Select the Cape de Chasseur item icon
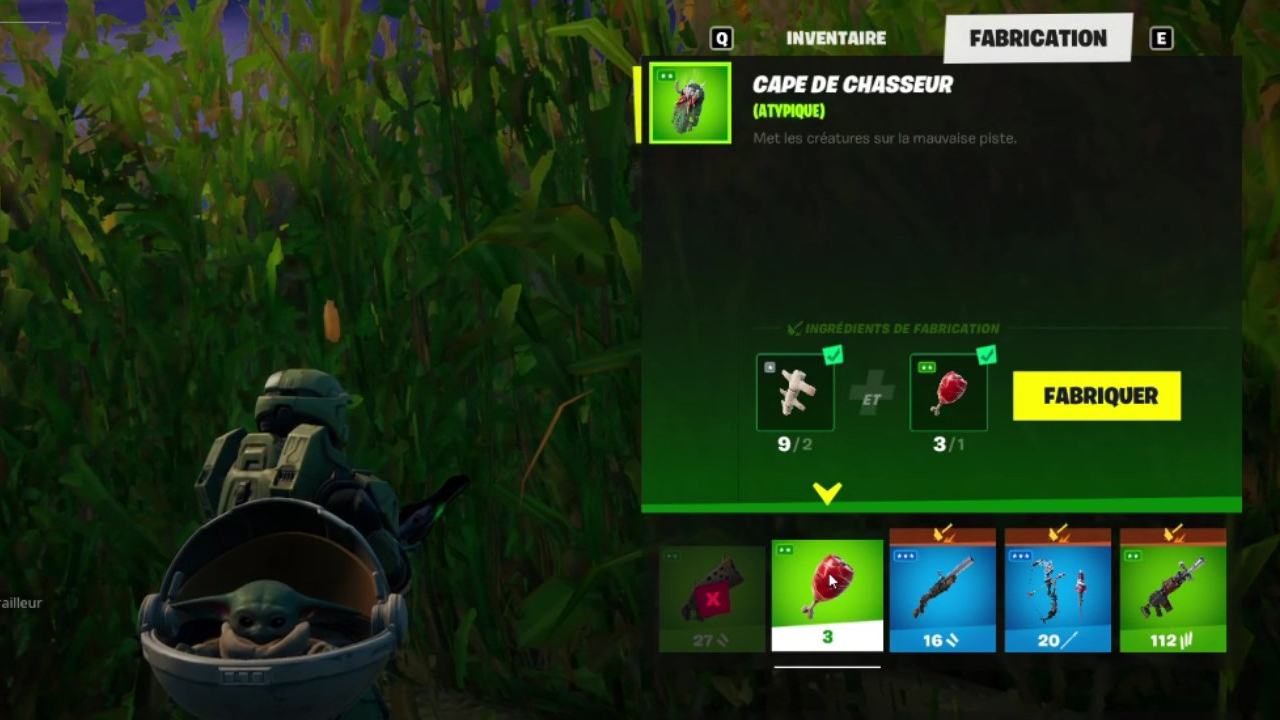 coord(689,103)
